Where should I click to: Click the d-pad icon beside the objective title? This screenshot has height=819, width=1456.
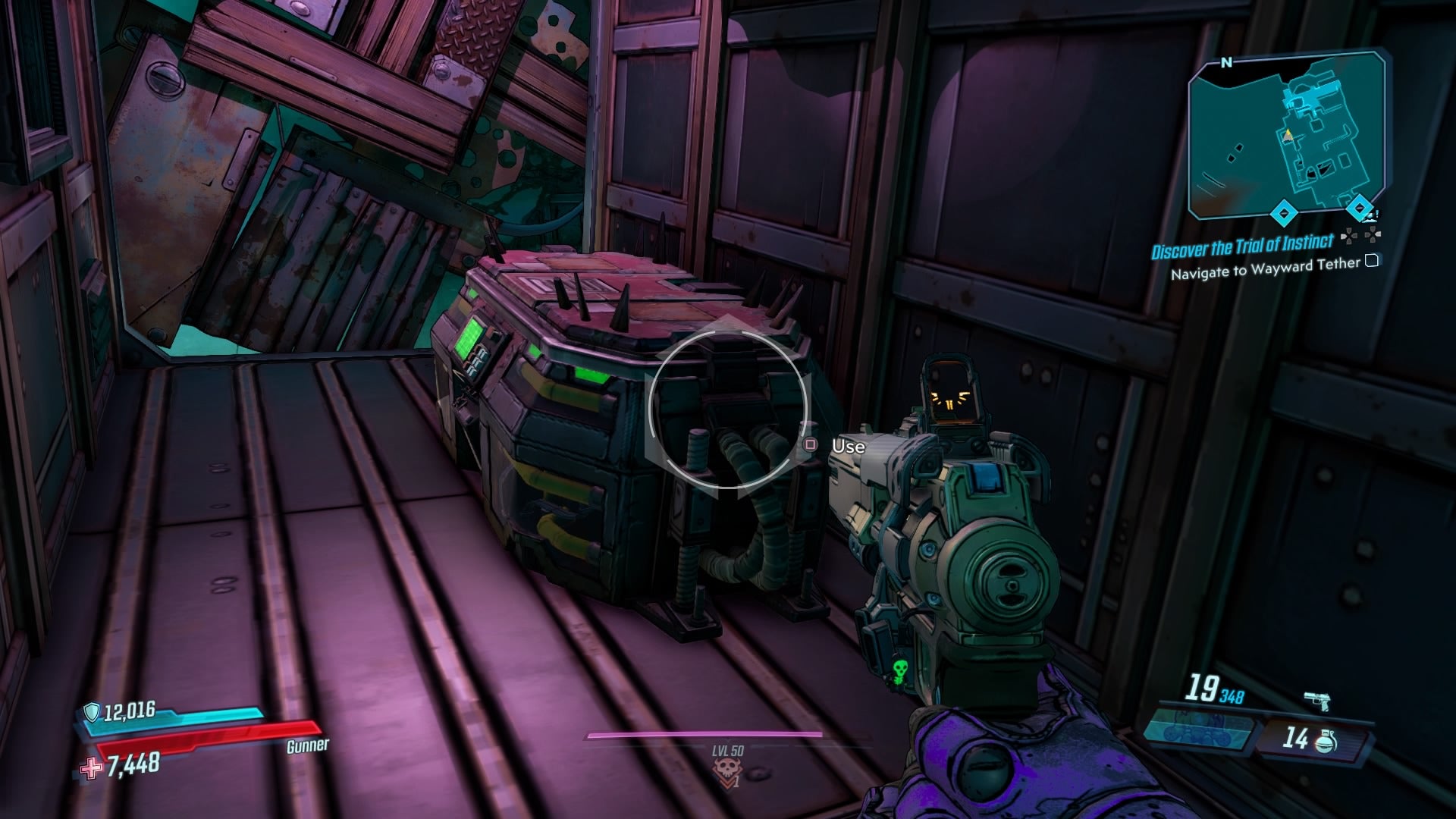tap(1349, 237)
